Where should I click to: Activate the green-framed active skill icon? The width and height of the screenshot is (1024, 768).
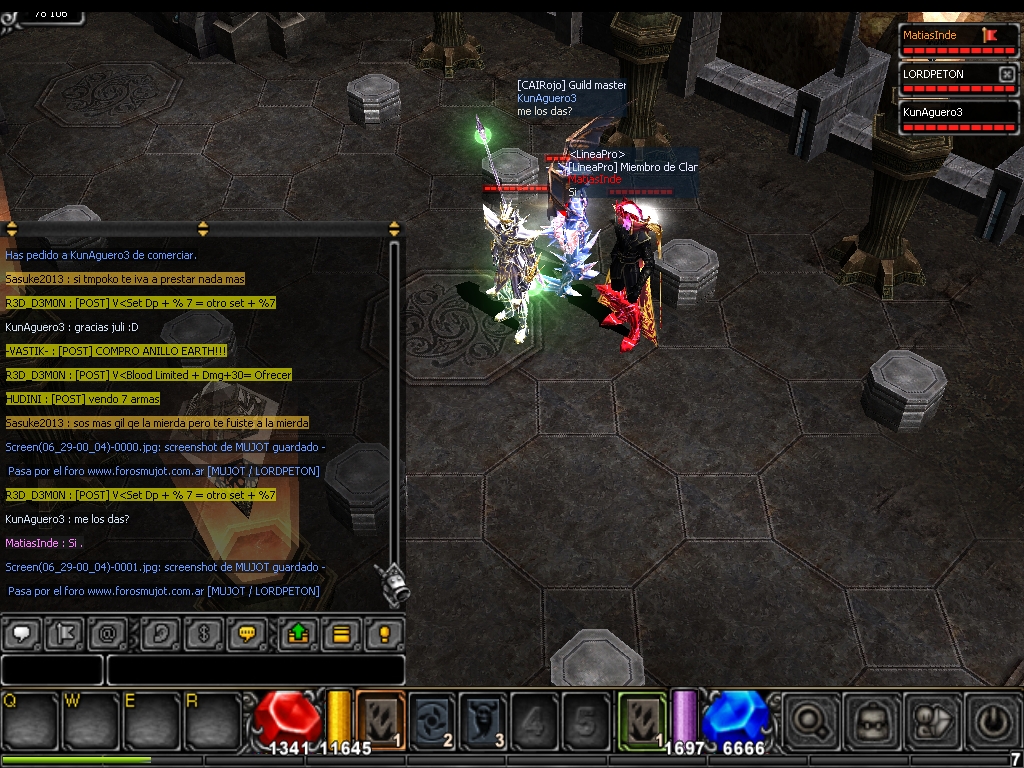(642, 720)
